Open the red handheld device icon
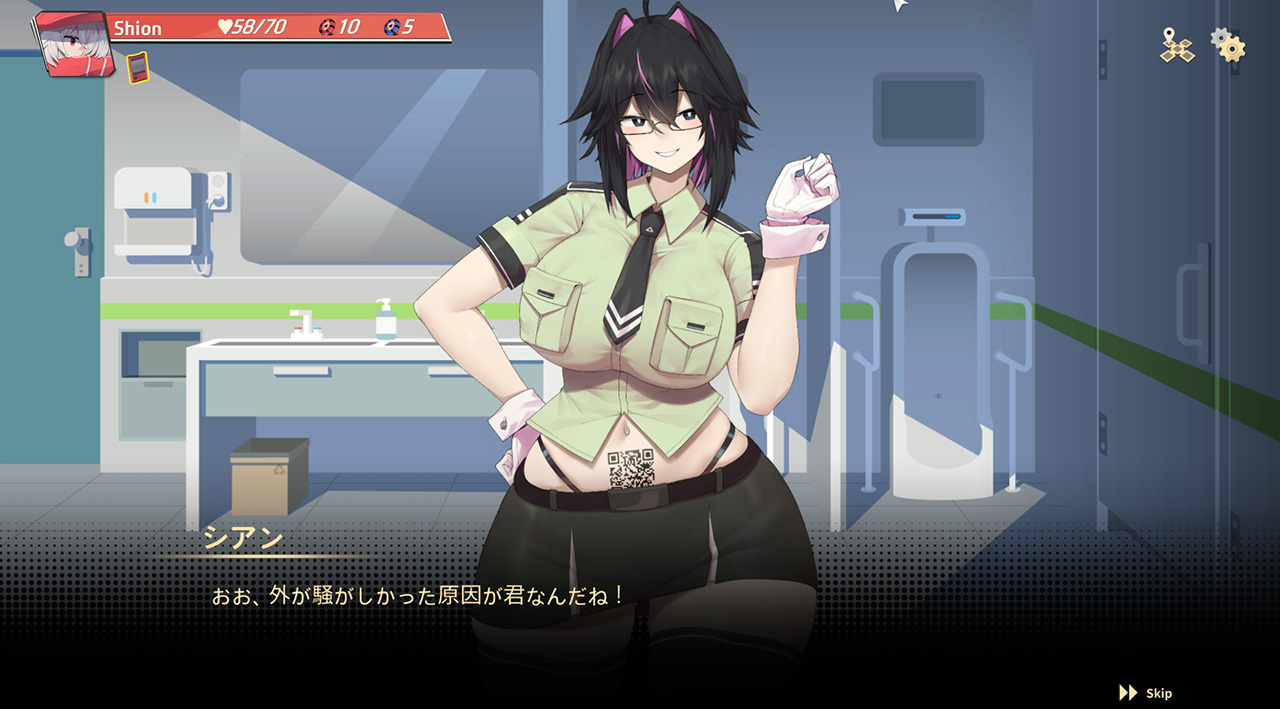The width and height of the screenshot is (1280, 709). (x=138, y=68)
